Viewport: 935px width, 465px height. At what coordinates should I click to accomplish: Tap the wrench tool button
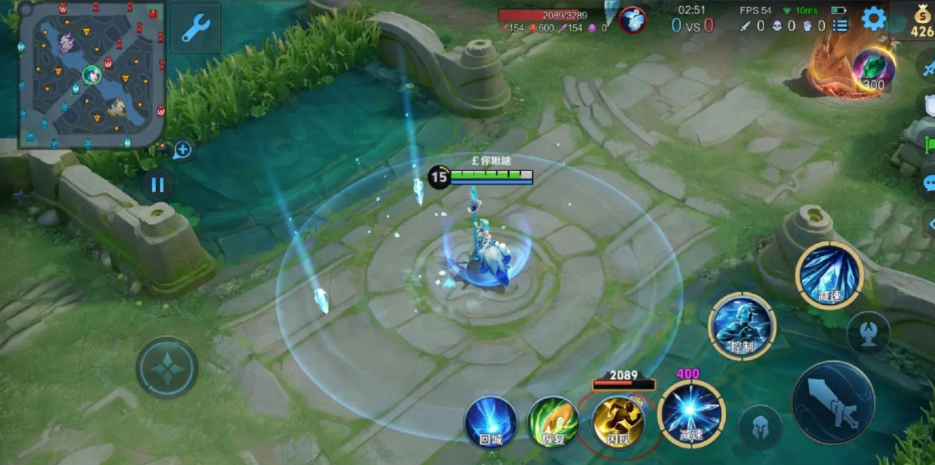(x=195, y=29)
